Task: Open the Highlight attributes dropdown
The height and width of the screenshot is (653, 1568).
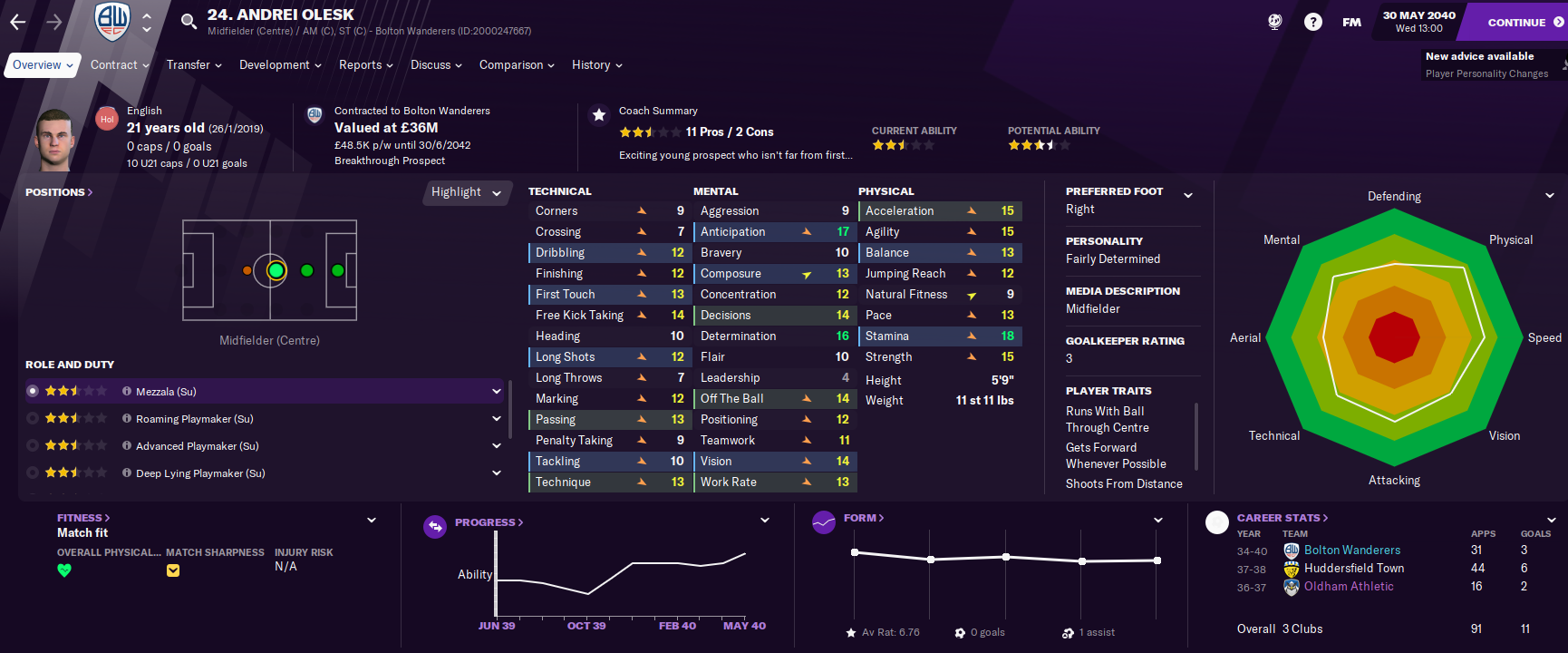Action: tap(466, 192)
